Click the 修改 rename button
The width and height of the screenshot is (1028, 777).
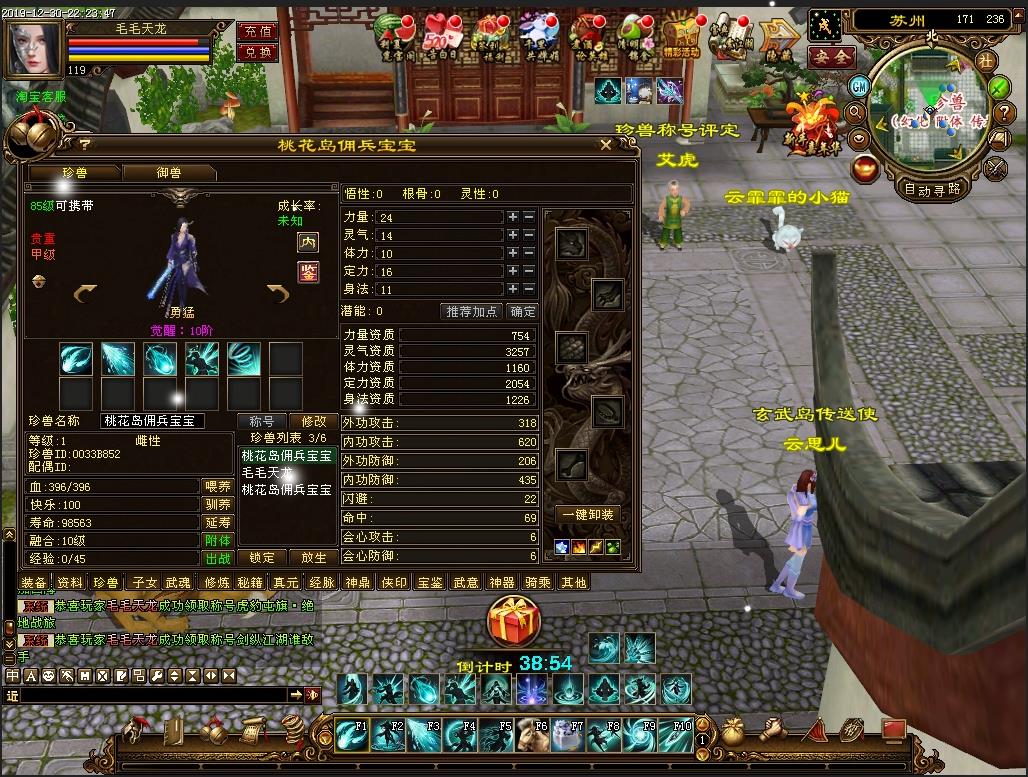point(314,422)
